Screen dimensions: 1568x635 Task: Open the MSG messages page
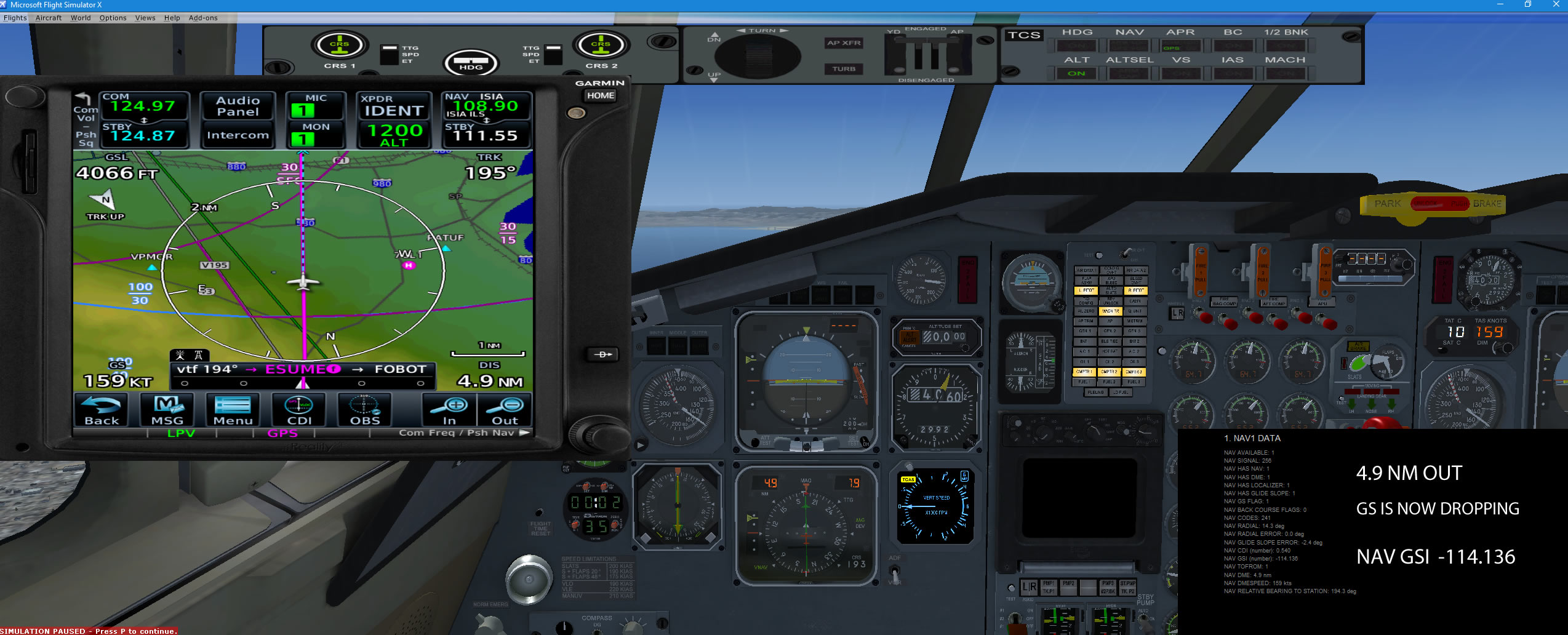click(x=167, y=410)
